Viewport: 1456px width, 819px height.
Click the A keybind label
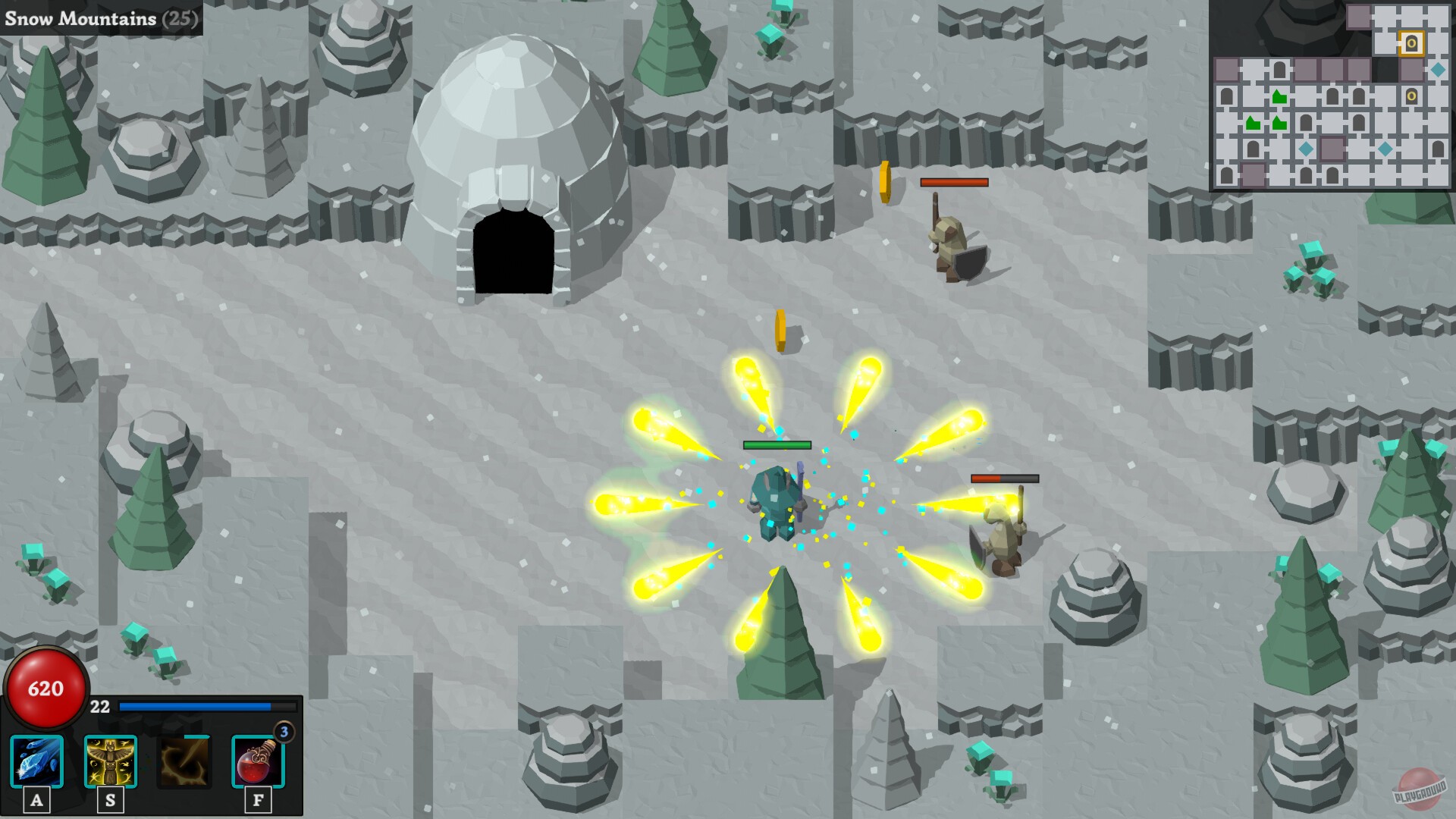[x=36, y=799]
